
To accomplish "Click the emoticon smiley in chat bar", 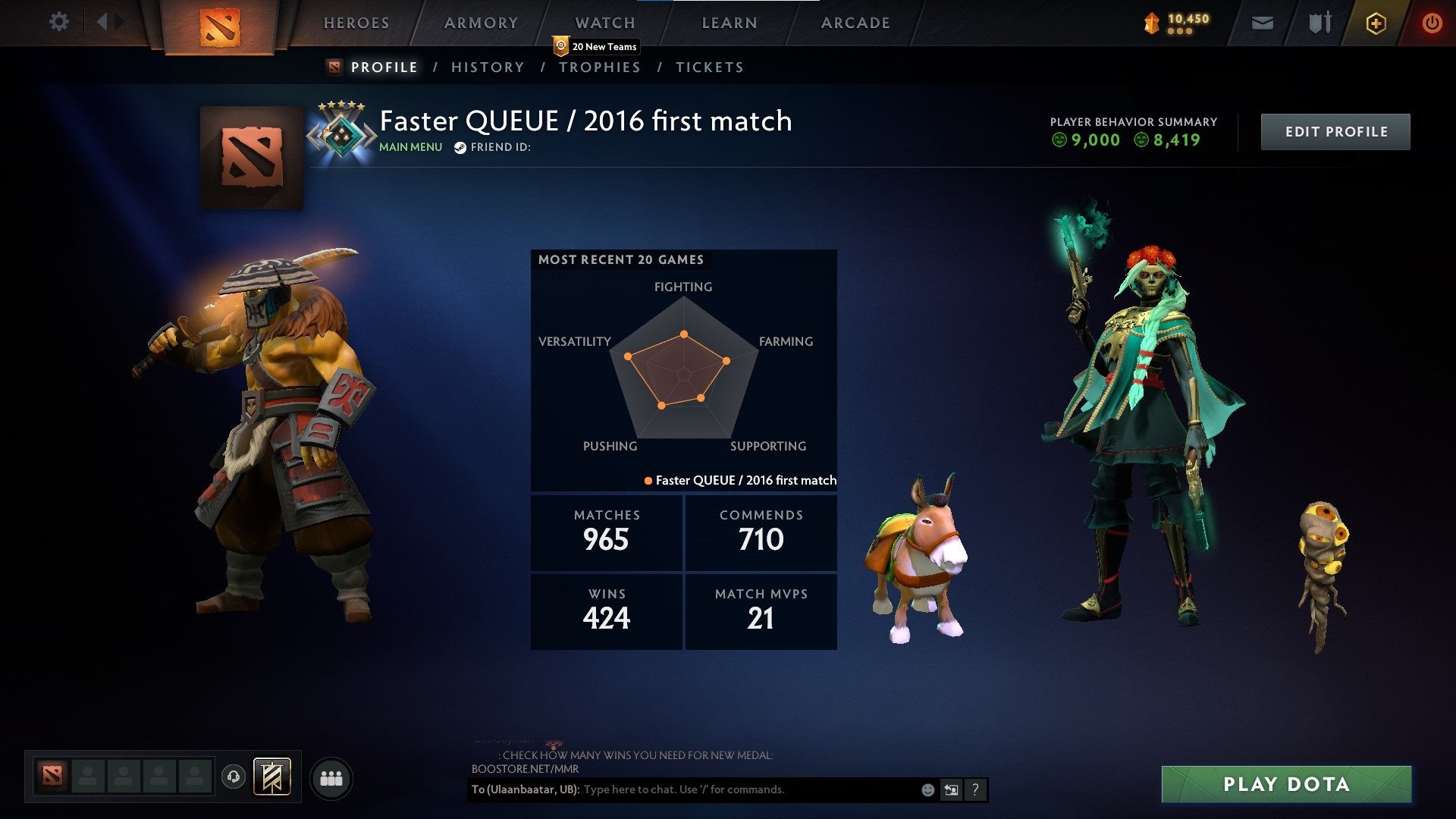I will click(927, 789).
